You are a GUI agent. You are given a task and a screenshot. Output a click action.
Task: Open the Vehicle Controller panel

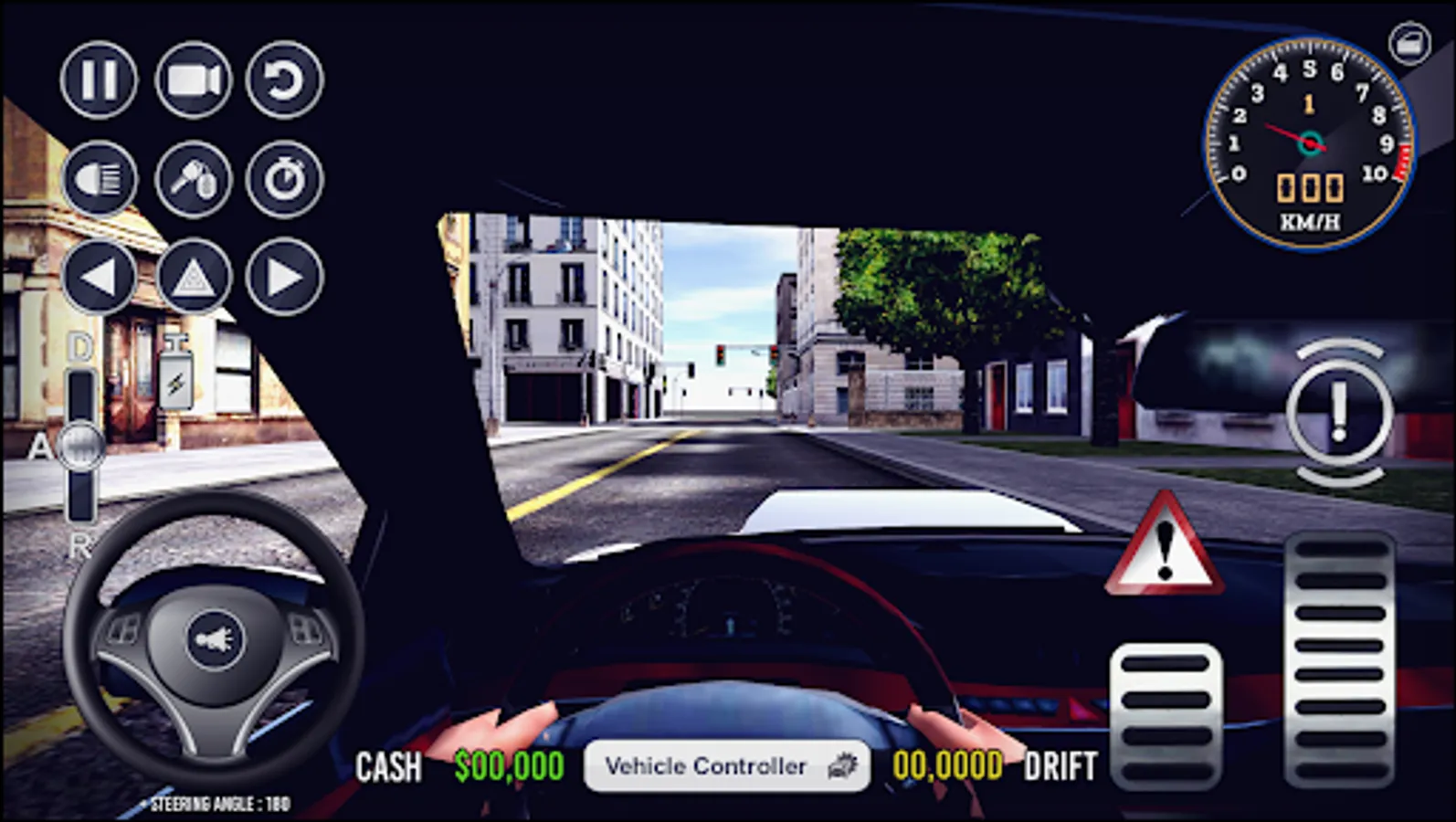pyautogui.click(x=724, y=765)
